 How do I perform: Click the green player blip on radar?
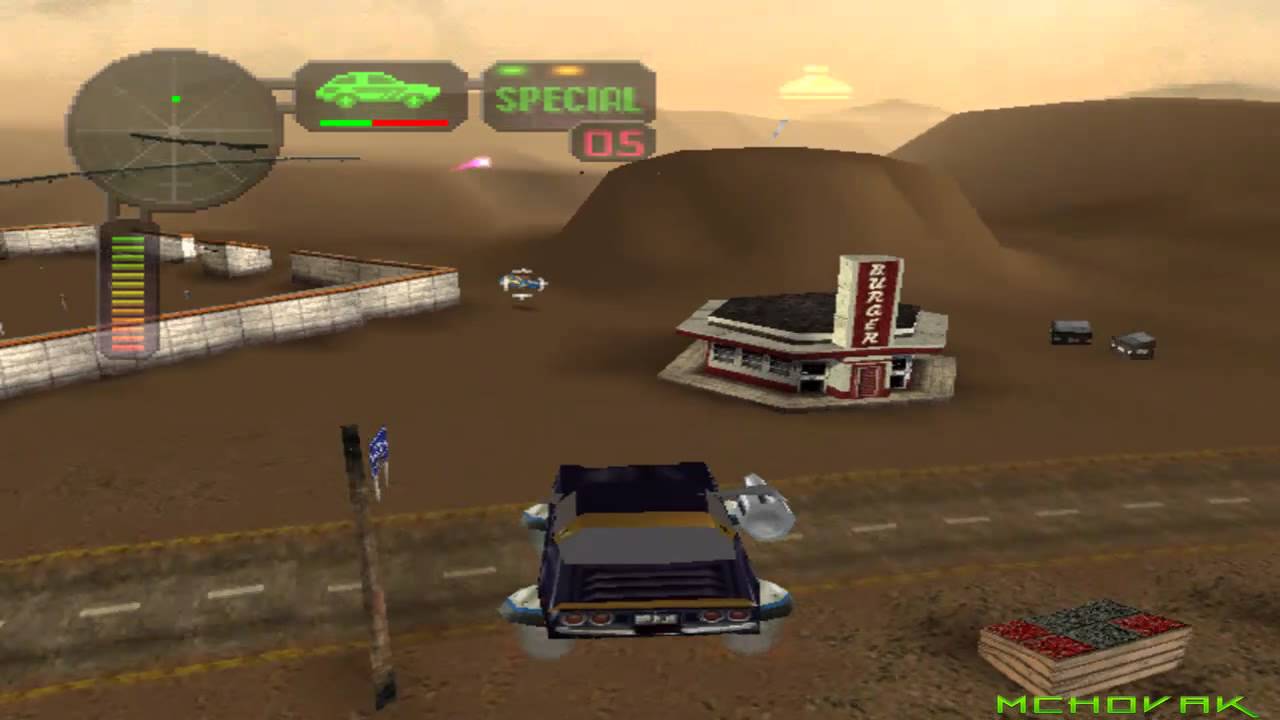coord(175,99)
